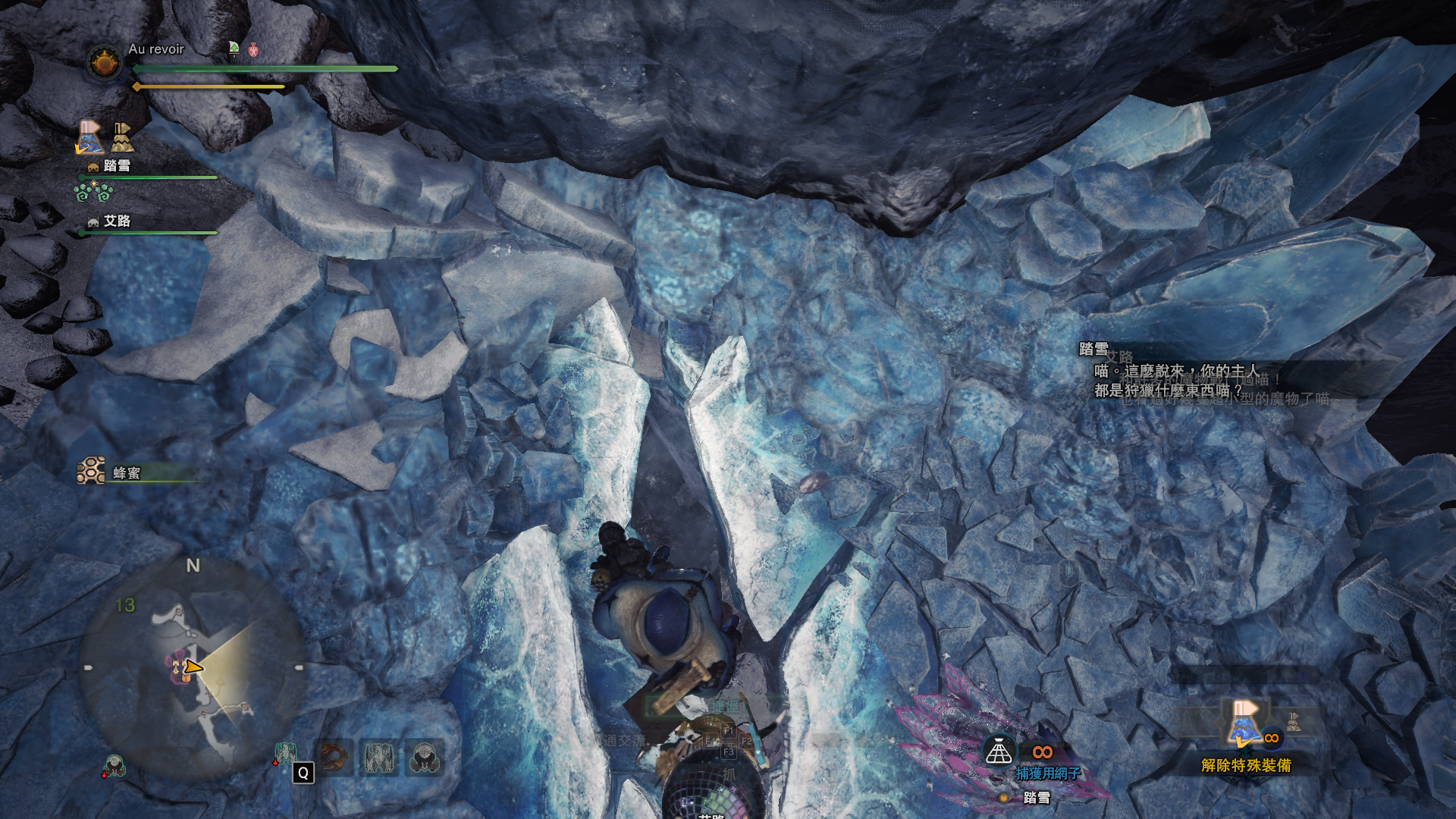Choose the dimmed tan mantle beside the blue one
The width and height of the screenshot is (1456, 819).
[1294, 723]
